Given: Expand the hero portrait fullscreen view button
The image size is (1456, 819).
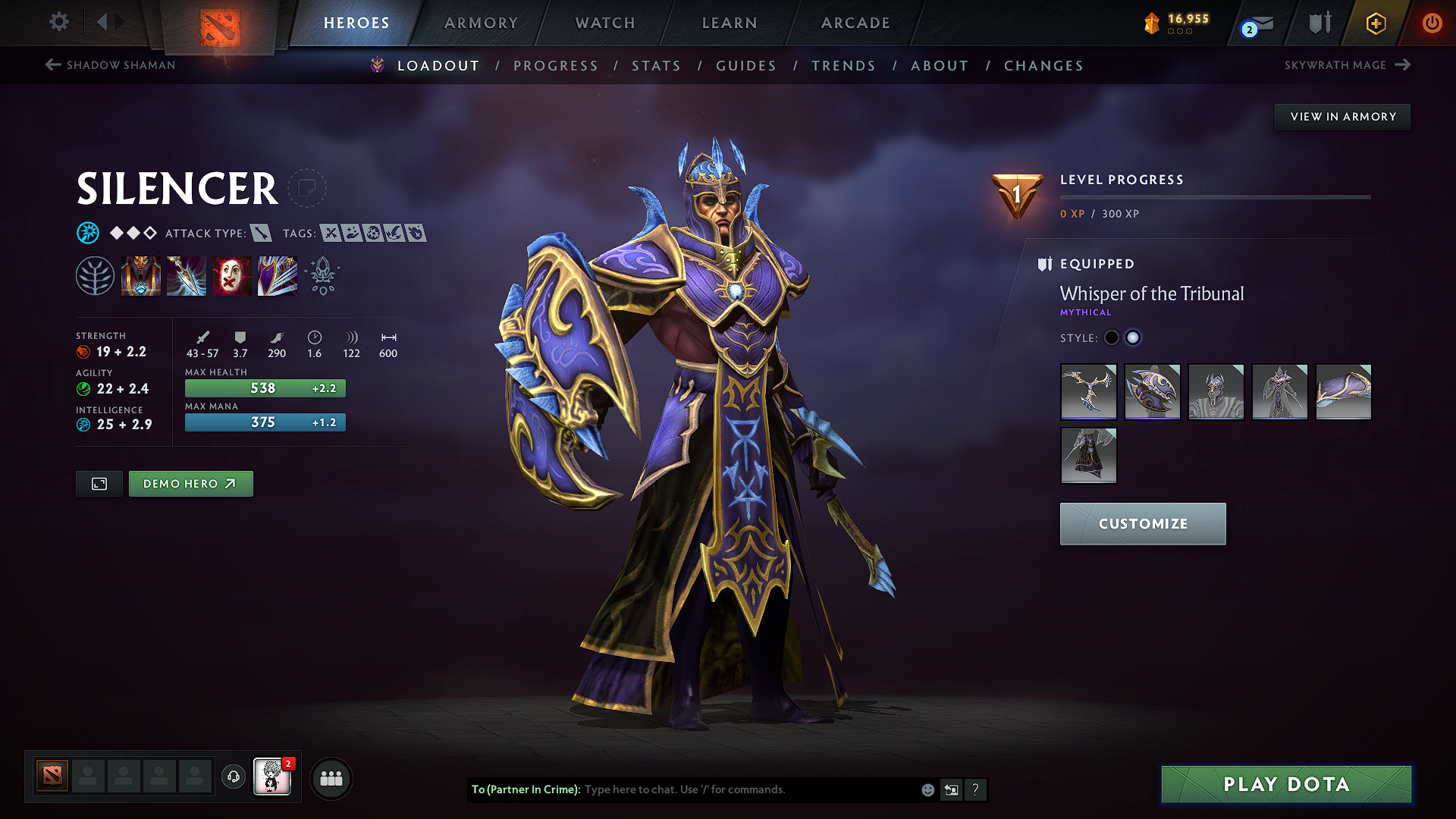Looking at the screenshot, I should tap(98, 483).
